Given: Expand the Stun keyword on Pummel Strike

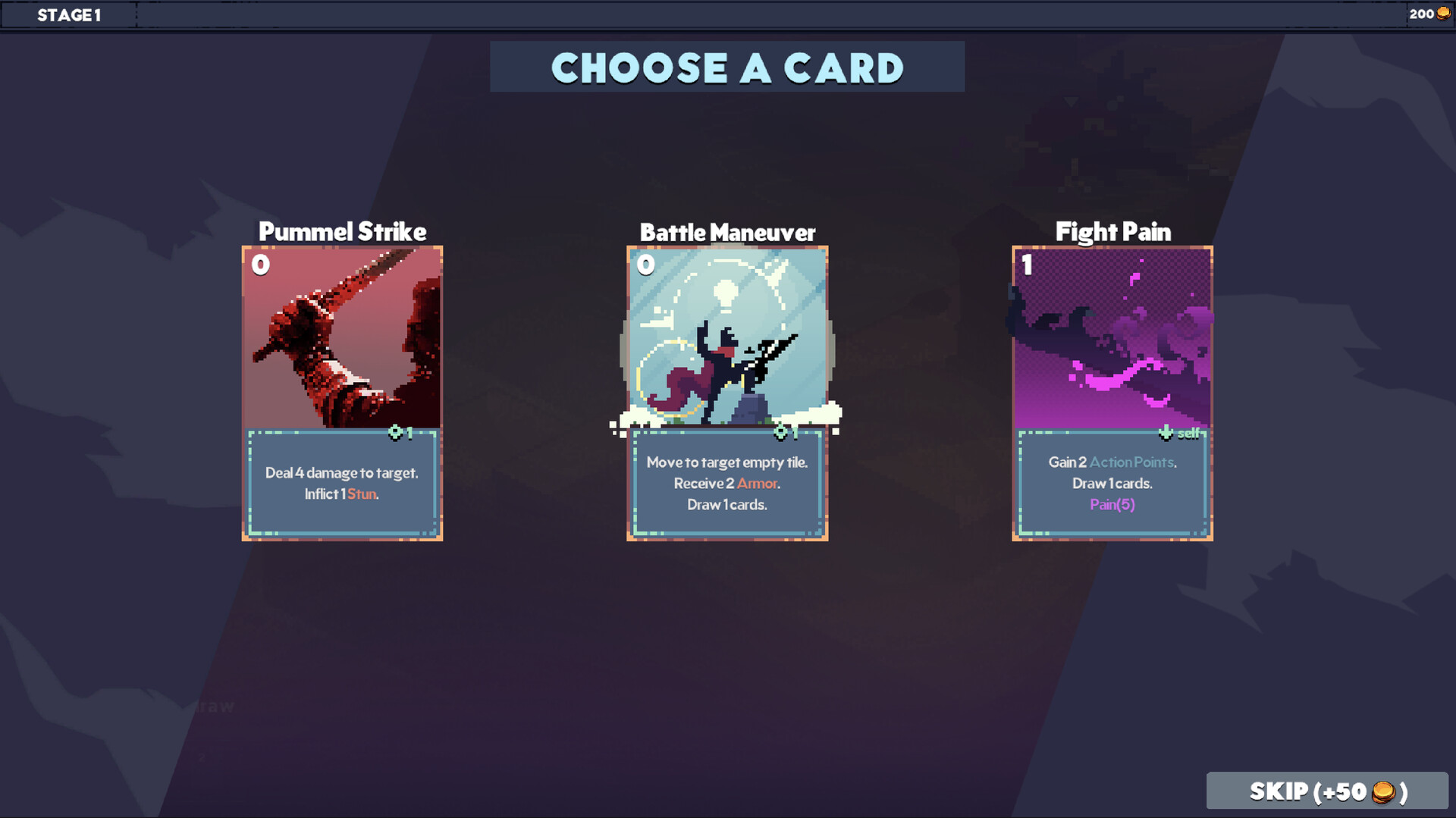Looking at the screenshot, I should click(362, 493).
